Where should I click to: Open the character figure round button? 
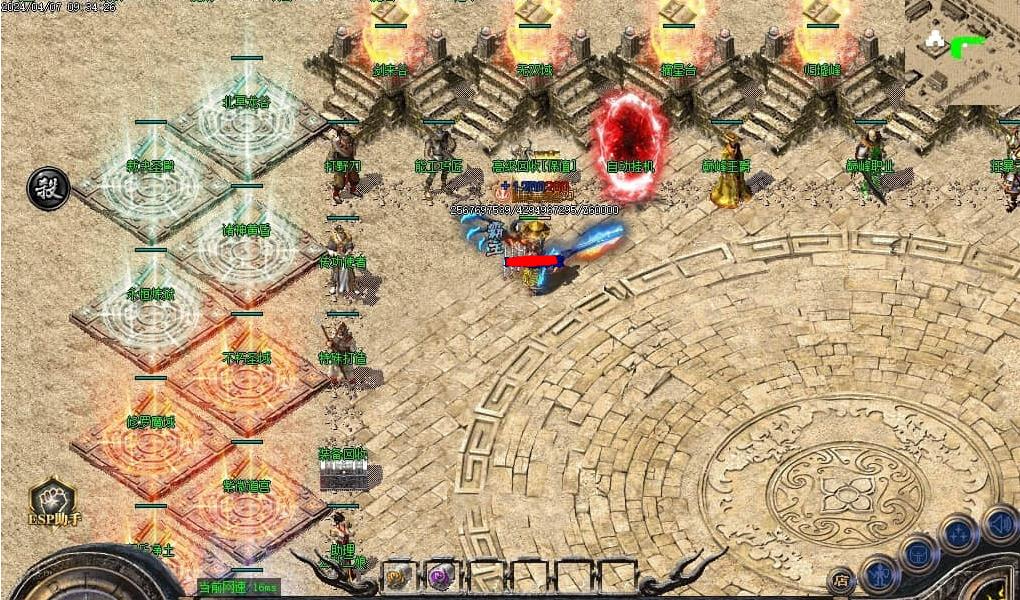tap(880, 574)
